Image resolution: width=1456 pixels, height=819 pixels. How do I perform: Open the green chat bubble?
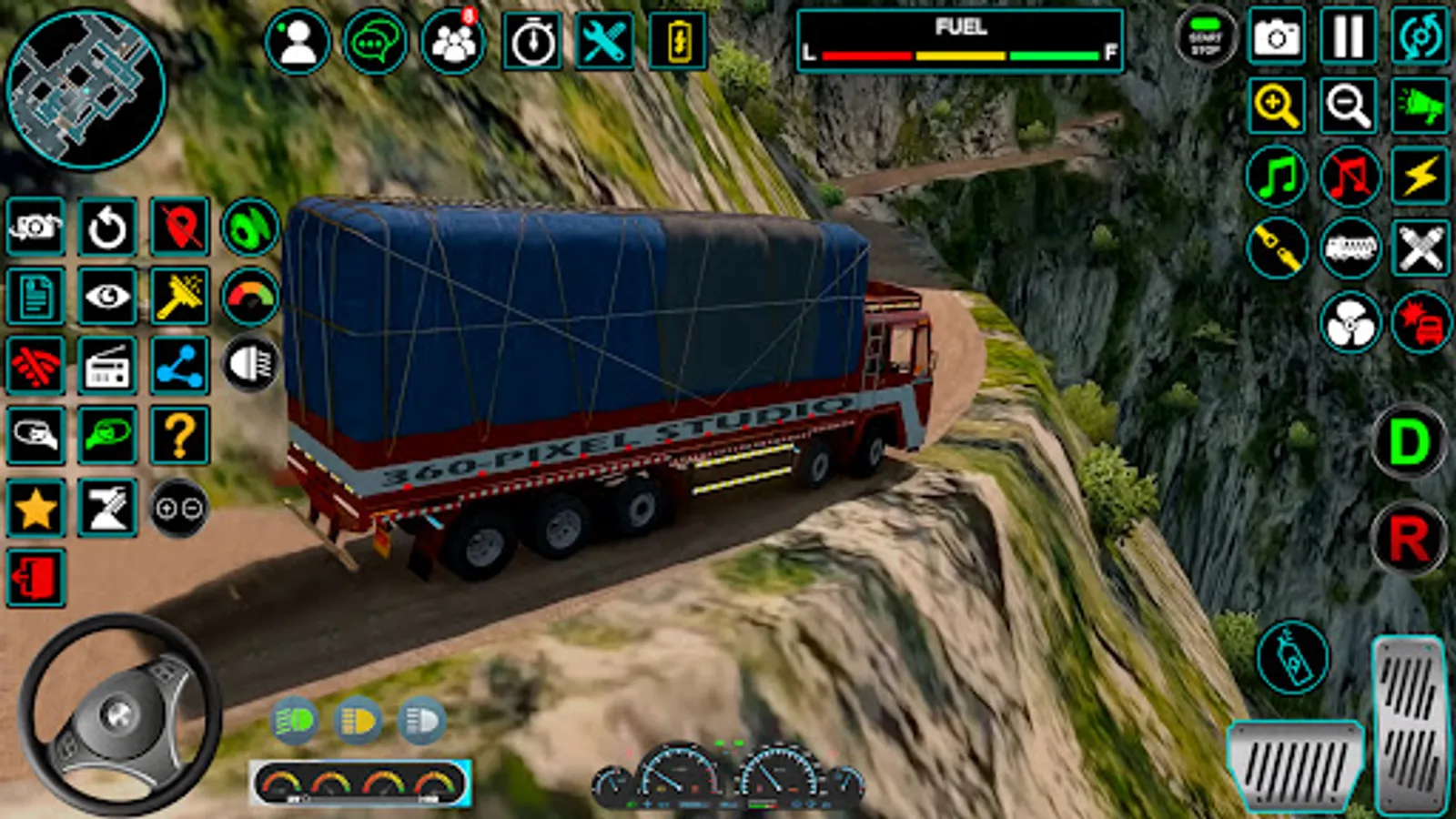pos(374,41)
